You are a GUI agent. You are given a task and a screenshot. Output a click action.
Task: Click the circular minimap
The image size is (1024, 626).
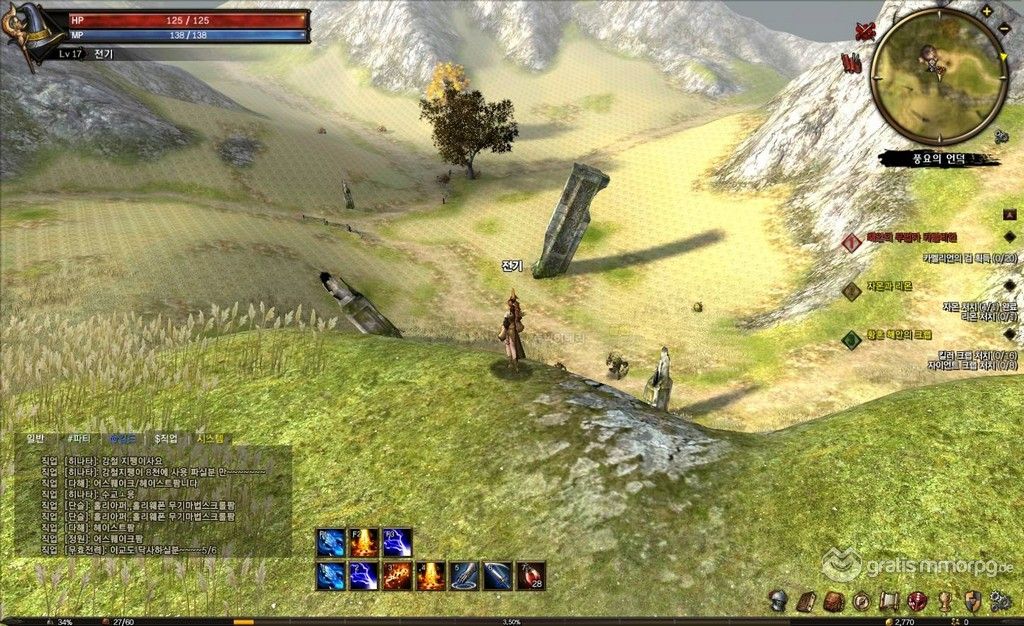[937, 76]
